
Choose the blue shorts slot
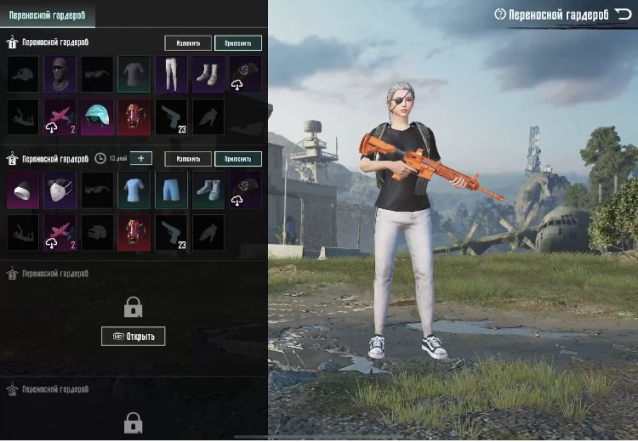click(171, 189)
